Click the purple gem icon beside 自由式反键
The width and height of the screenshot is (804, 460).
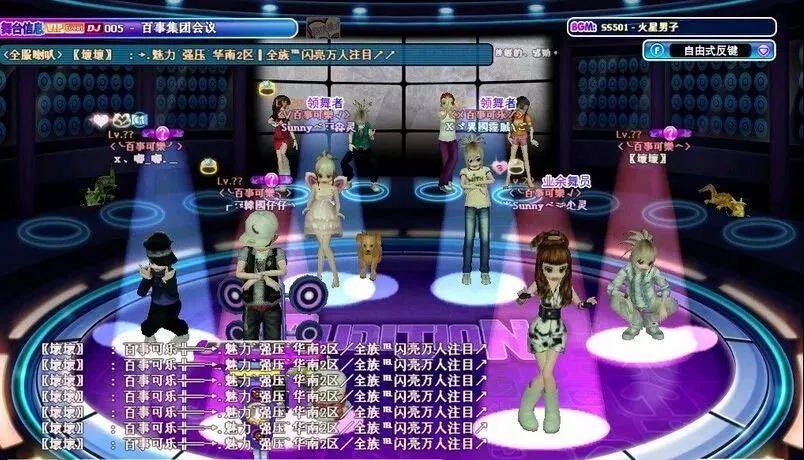pyautogui.click(x=764, y=49)
